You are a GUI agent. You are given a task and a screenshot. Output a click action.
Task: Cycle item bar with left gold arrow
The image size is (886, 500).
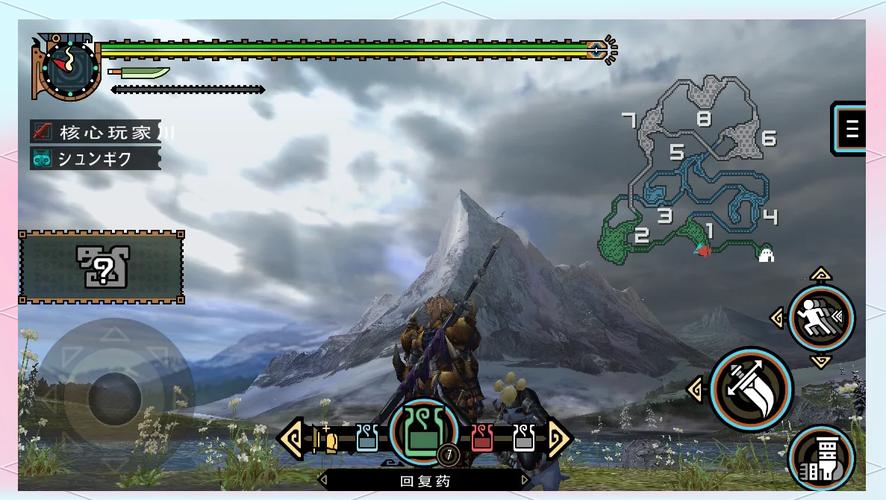pyautogui.click(x=291, y=438)
